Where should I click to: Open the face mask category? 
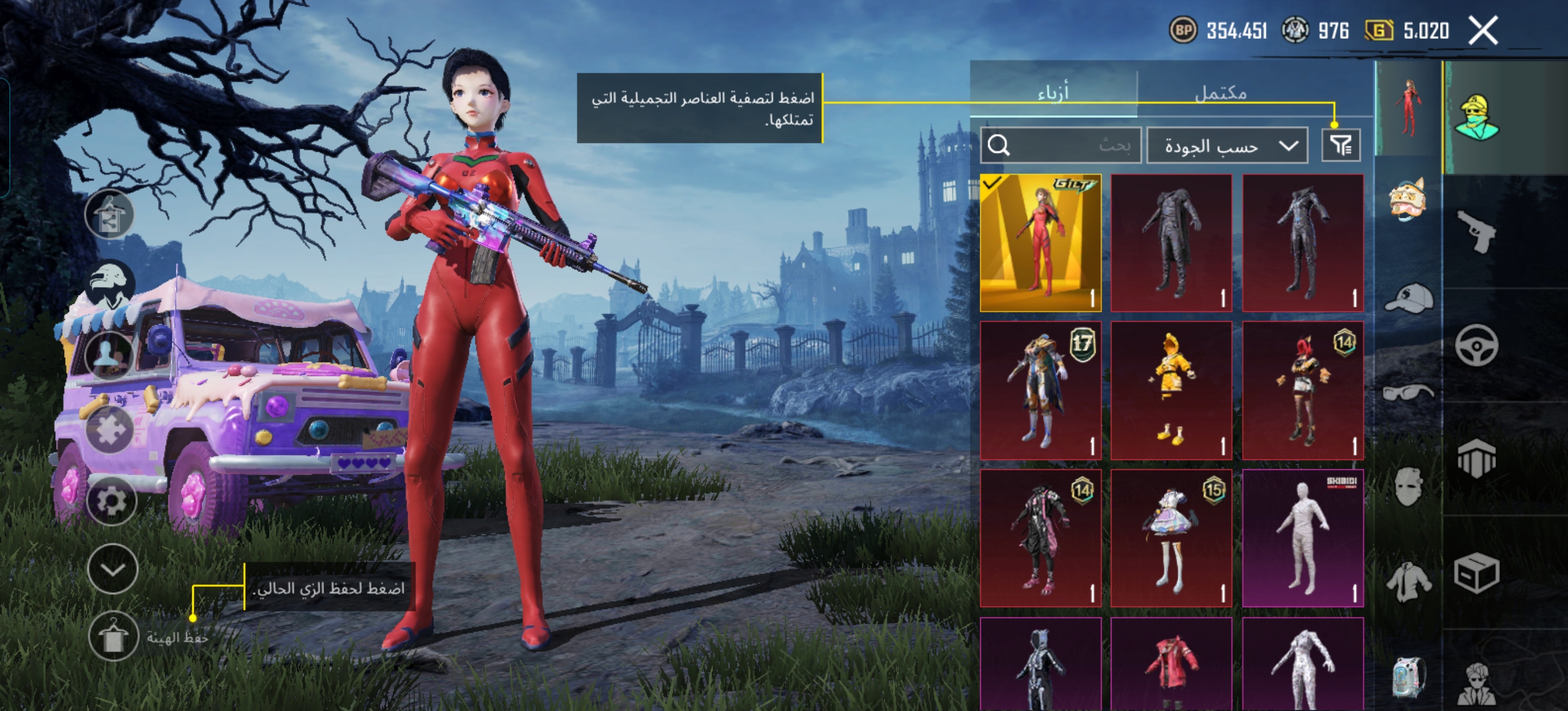(x=1408, y=487)
